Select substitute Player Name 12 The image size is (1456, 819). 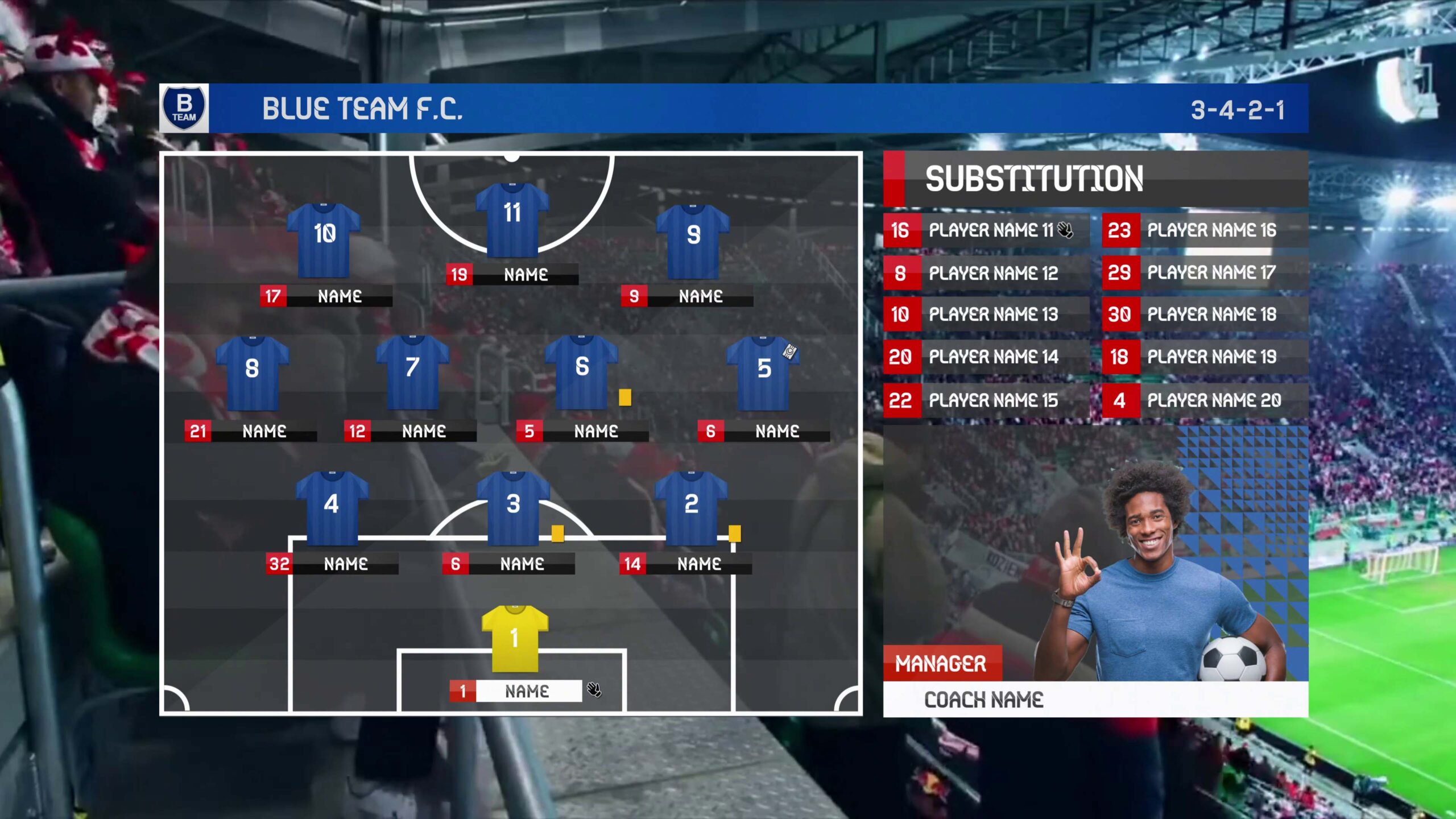[992, 274]
